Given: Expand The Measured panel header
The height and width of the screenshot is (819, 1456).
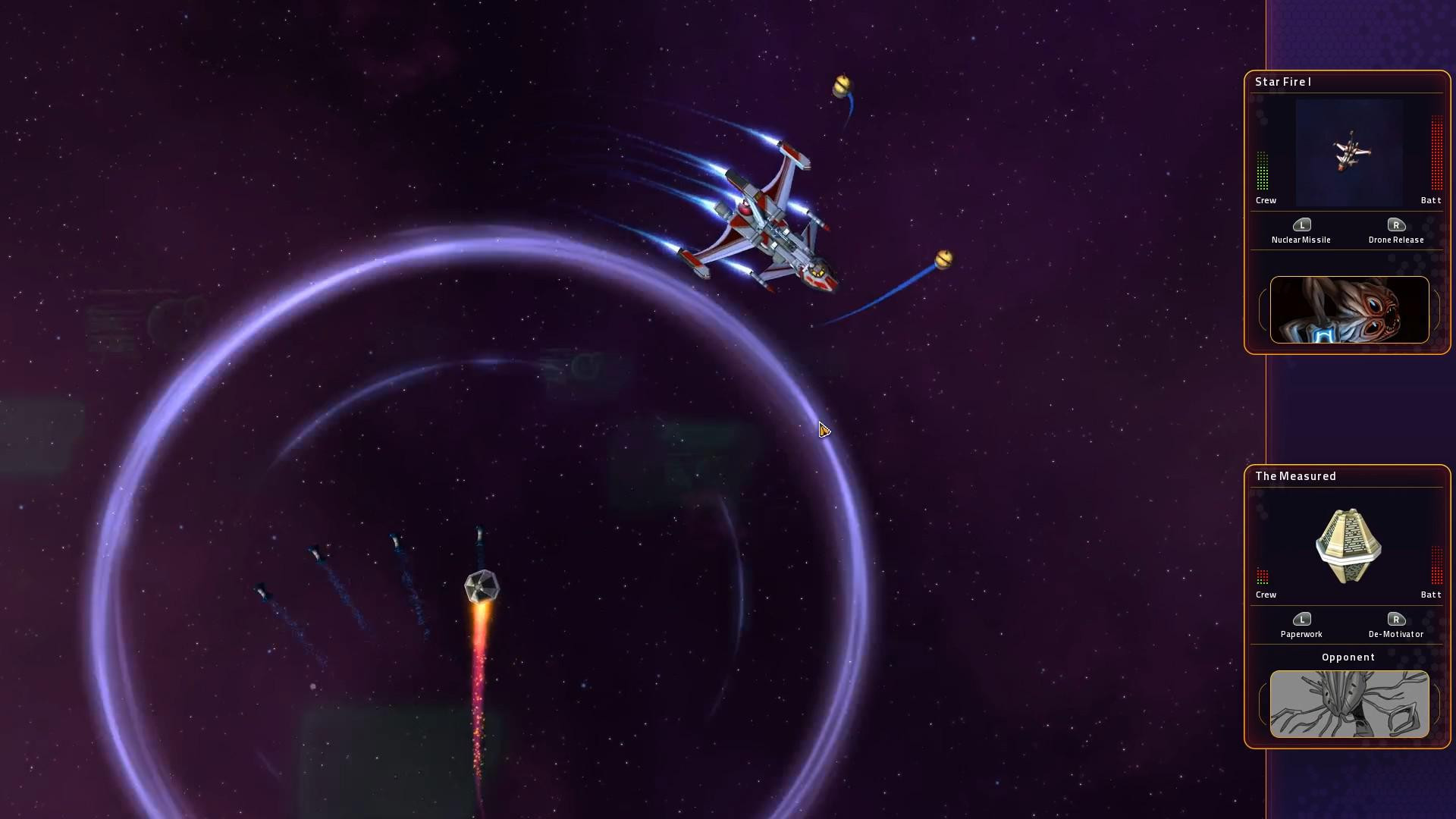Looking at the screenshot, I should point(1348,476).
